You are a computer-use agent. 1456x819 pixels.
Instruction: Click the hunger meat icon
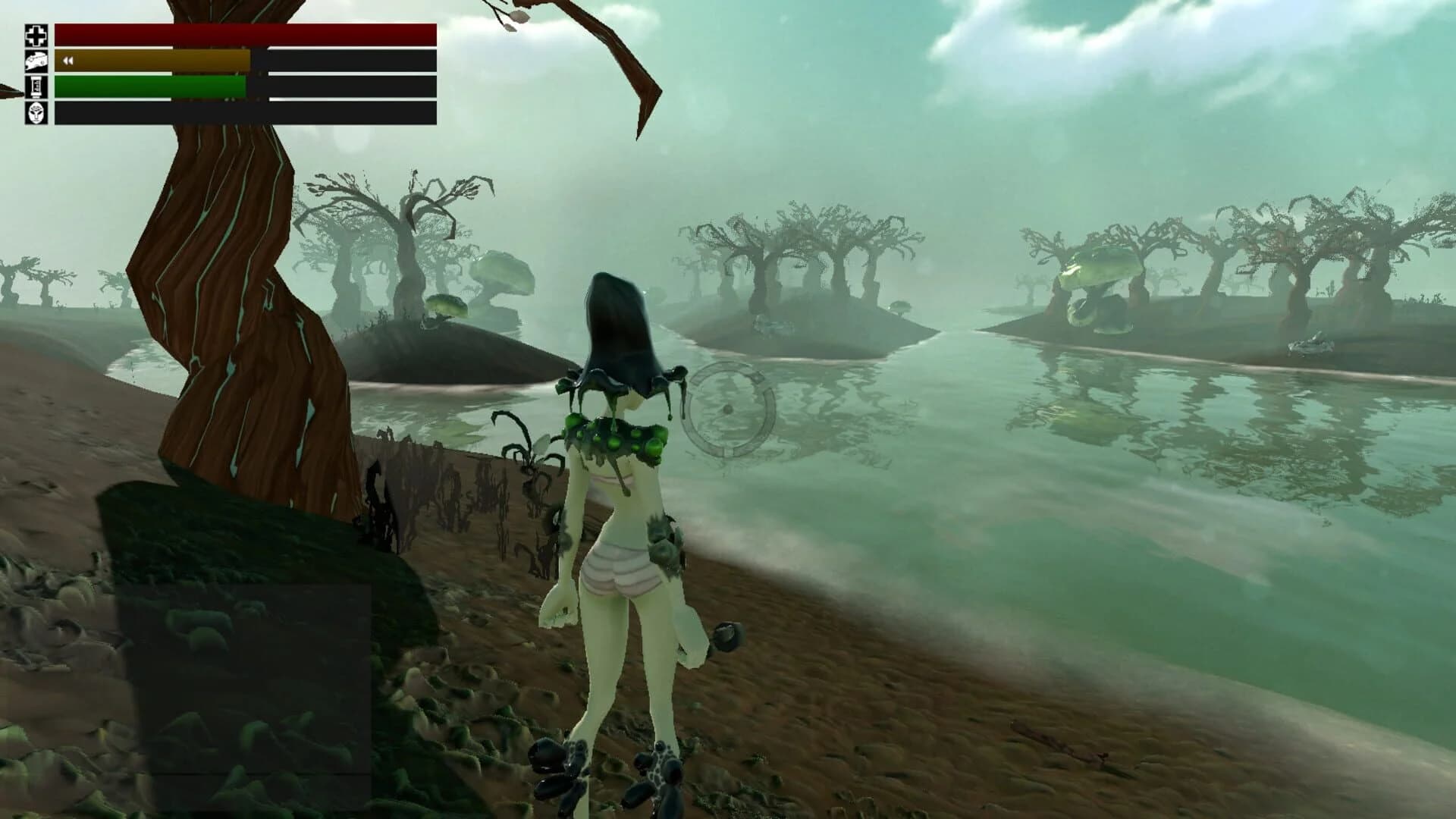point(36,61)
